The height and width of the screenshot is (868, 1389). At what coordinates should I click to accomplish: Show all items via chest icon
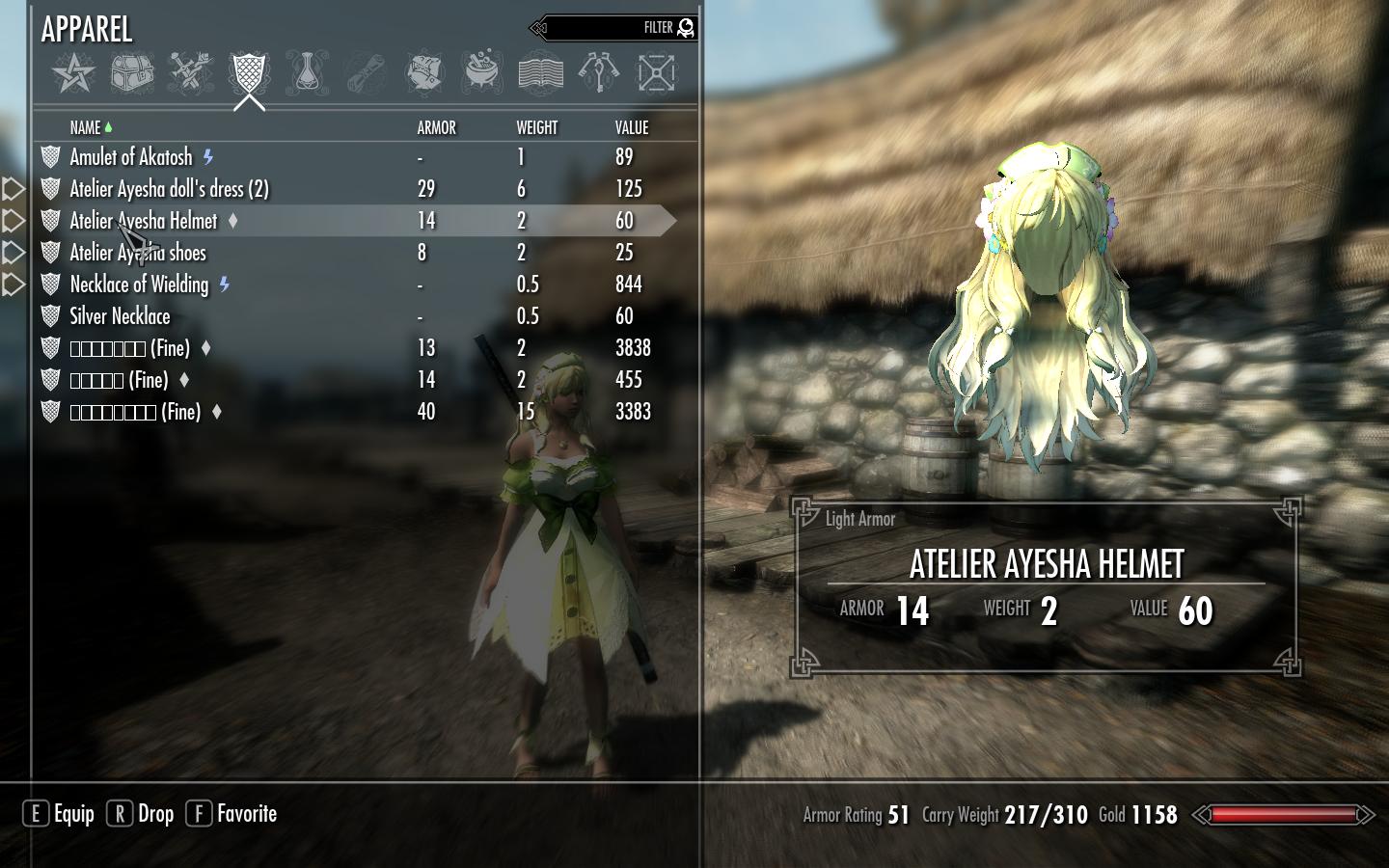[x=132, y=73]
